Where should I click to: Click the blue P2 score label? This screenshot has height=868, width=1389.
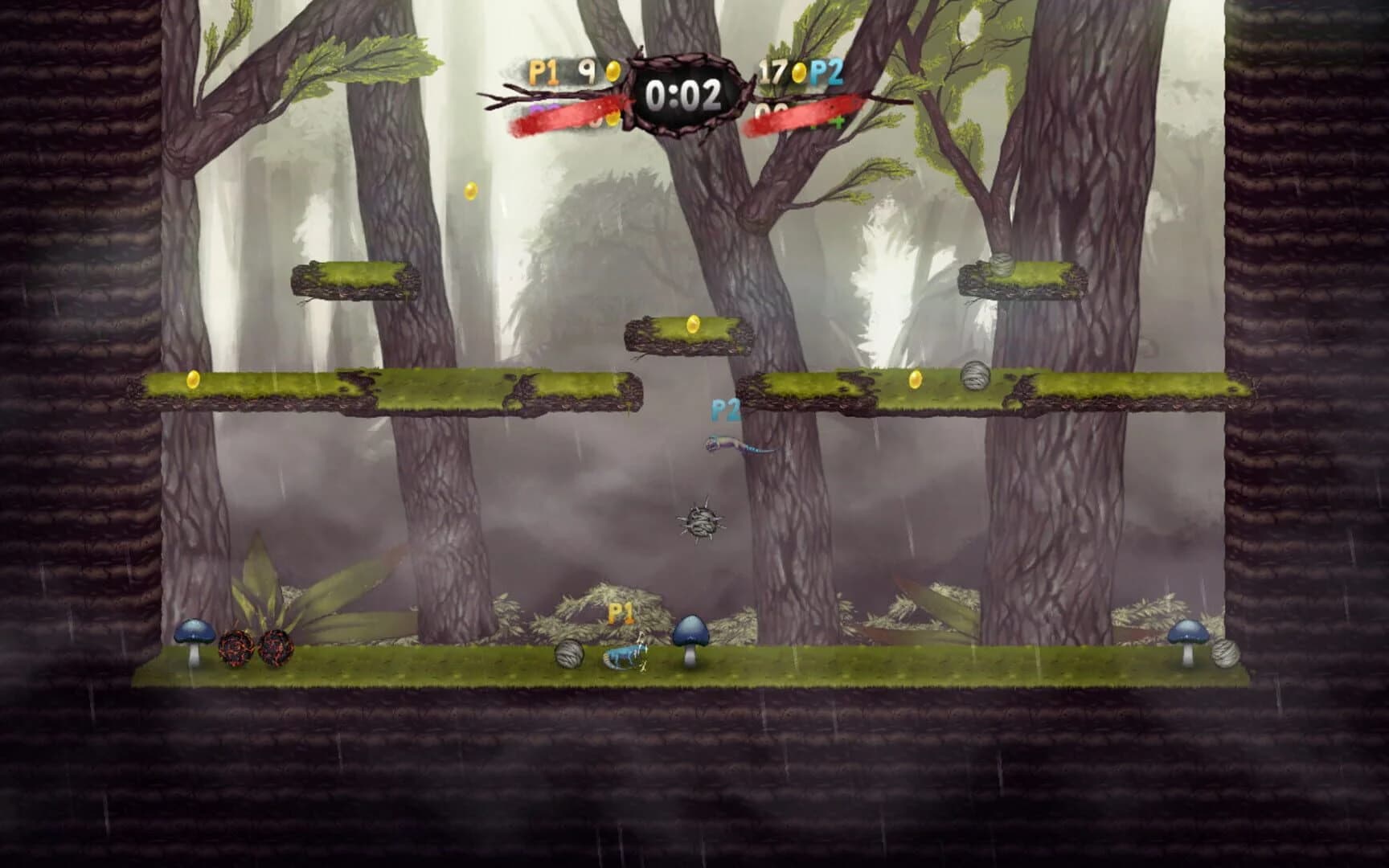tap(829, 71)
